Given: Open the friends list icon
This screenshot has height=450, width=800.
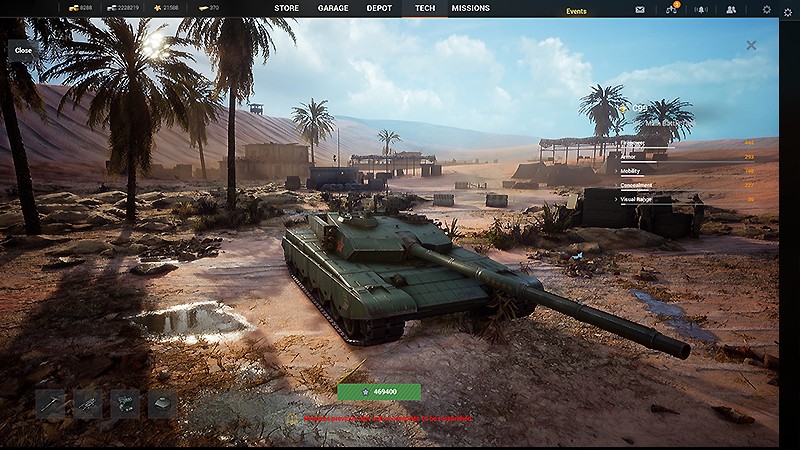Looking at the screenshot, I should click(731, 9).
